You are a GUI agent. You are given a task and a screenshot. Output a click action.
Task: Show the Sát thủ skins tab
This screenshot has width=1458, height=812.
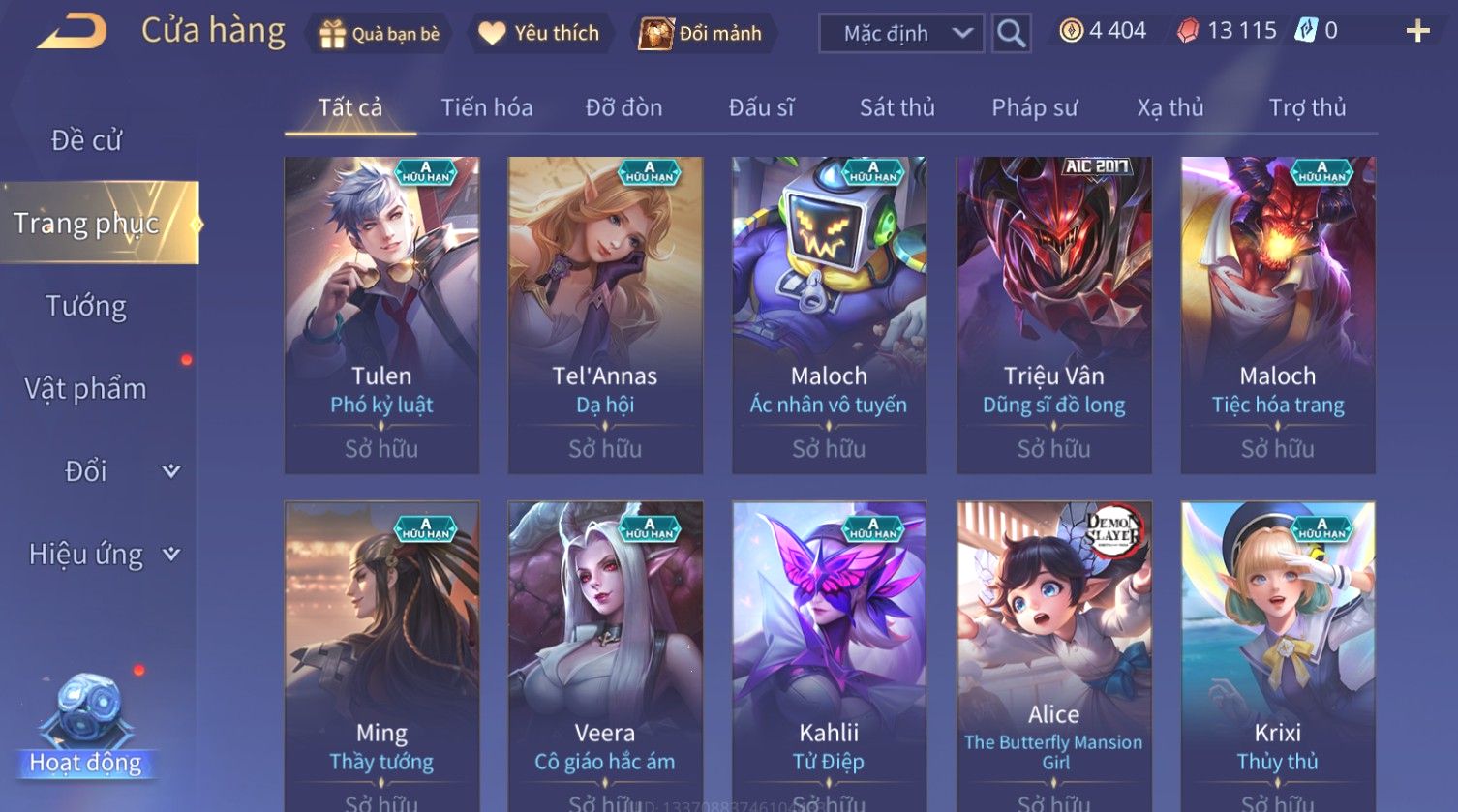pyautogui.click(x=896, y=107)
